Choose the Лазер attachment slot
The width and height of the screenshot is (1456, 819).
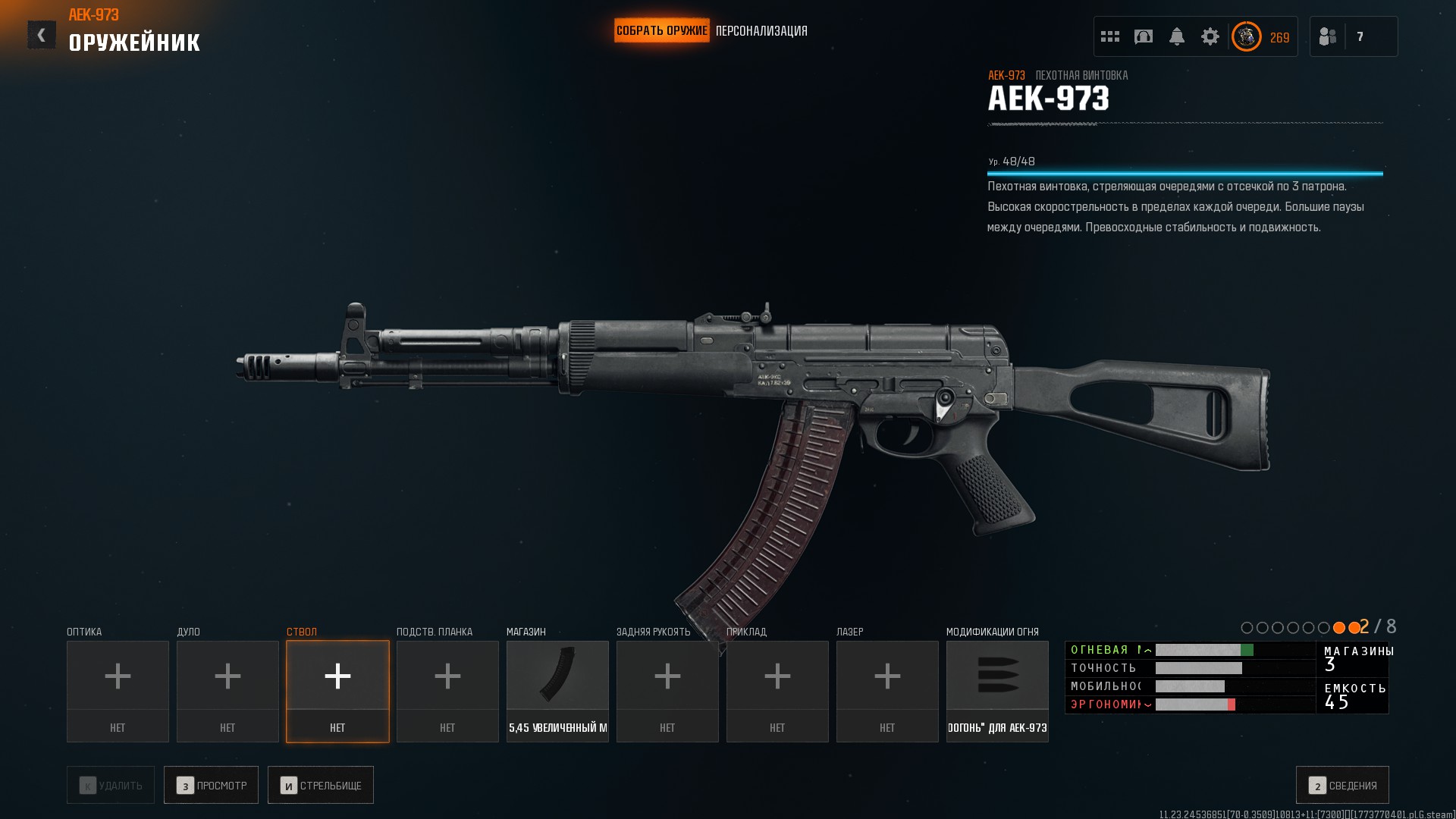pyautogui.click(x=887, y=691)
